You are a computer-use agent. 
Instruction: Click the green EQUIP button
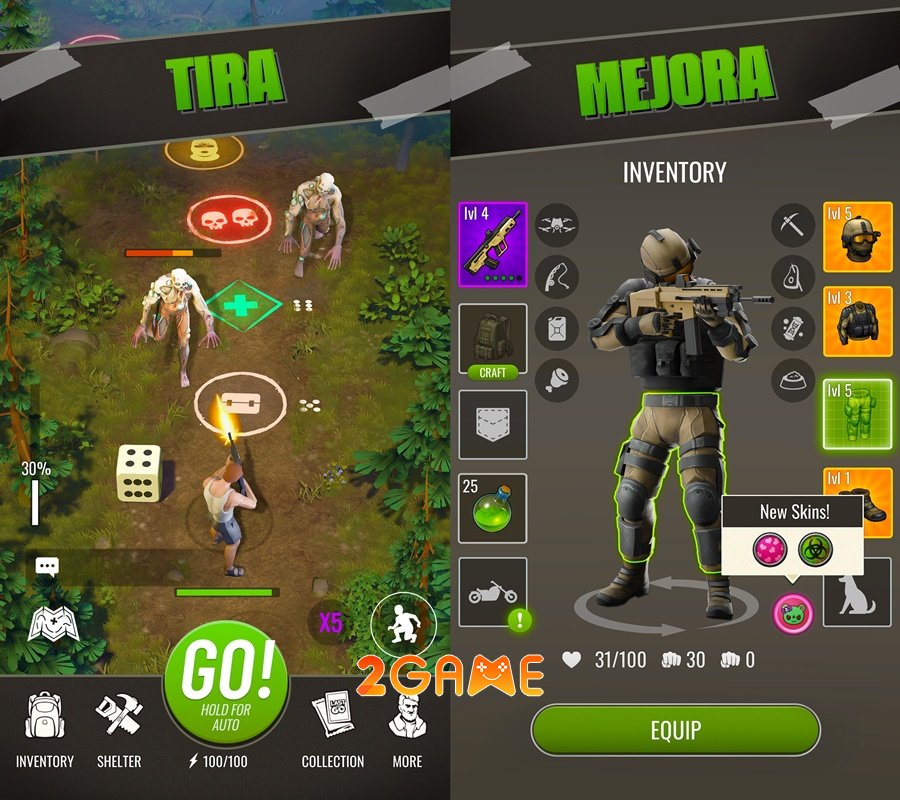pos(675,729)
